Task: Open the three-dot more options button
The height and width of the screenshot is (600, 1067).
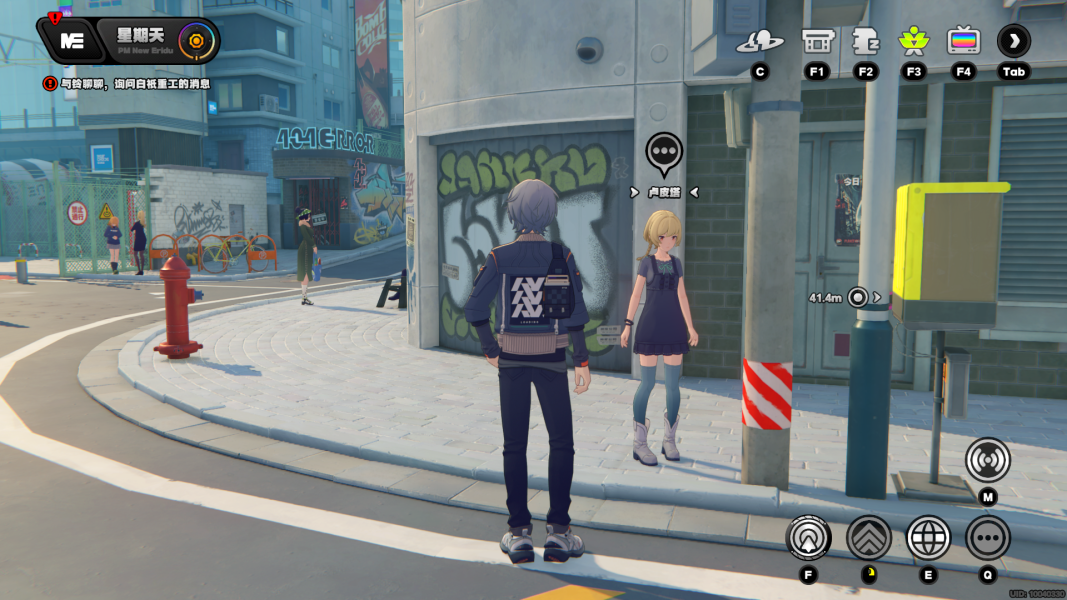Action: pos(987,538)
